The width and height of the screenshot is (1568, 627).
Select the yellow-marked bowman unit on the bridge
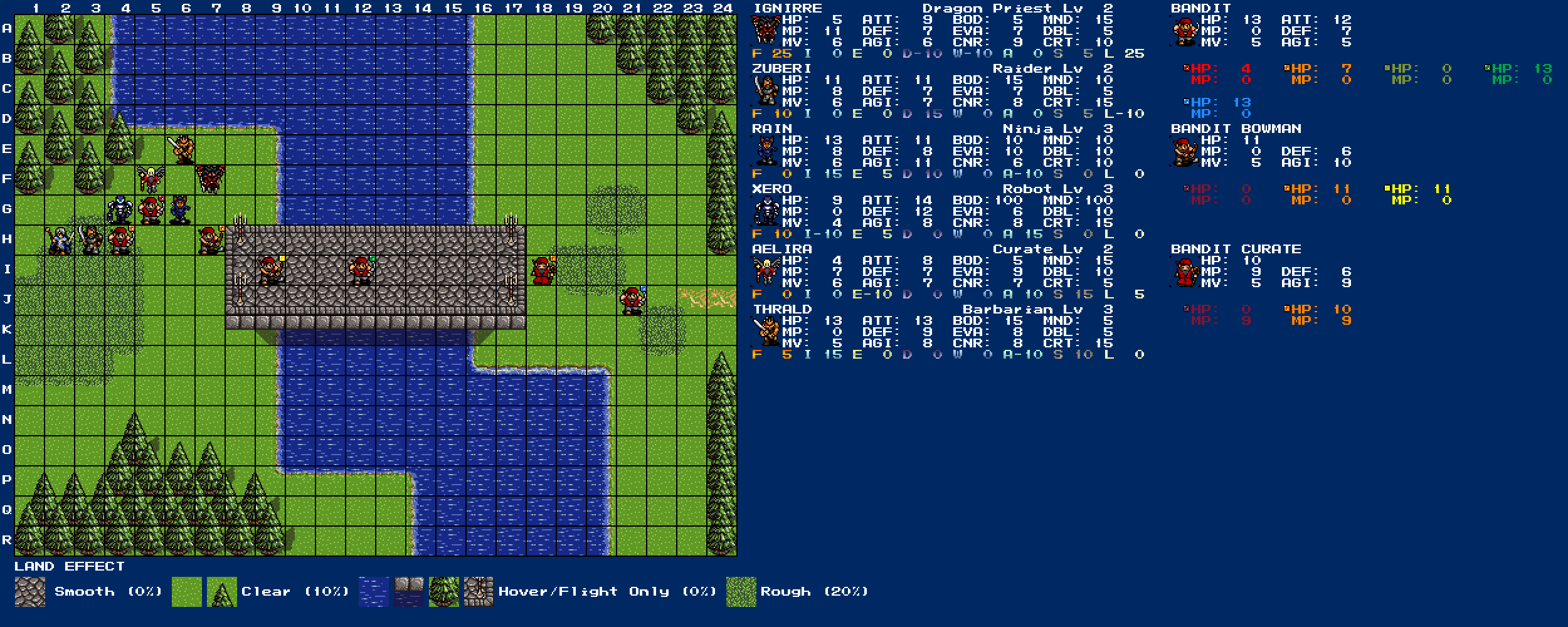pos(270,270)
